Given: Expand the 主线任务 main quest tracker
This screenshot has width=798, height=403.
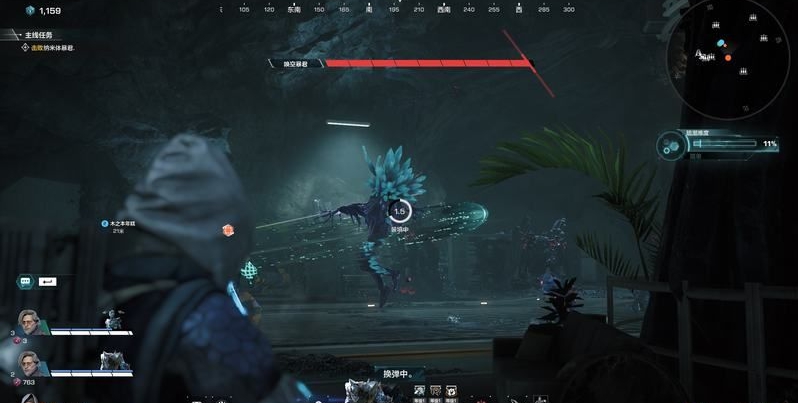Looking at the screenshot, I should (x=38, y=35).
